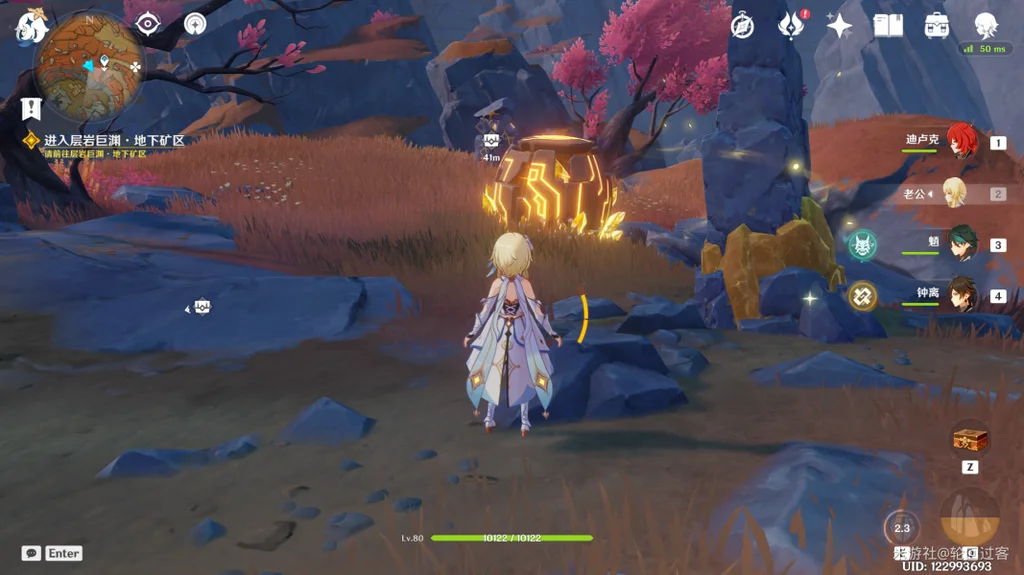Open the open-book handbook icon
Screen dimensions: 1024x575
point(888,26)
